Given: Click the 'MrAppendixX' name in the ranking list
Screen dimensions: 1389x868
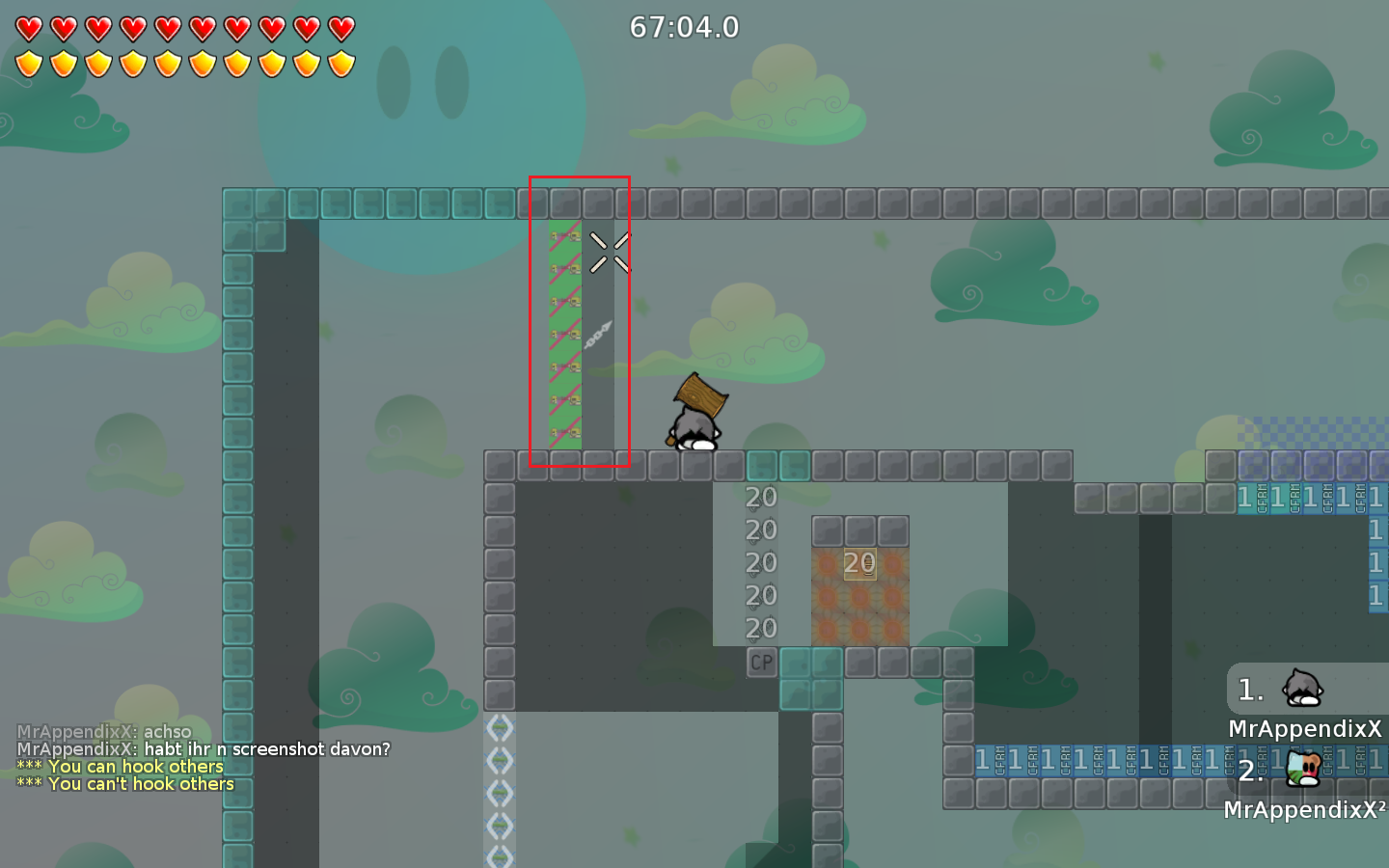Looking at the screenshot, I should (1305, 728).
